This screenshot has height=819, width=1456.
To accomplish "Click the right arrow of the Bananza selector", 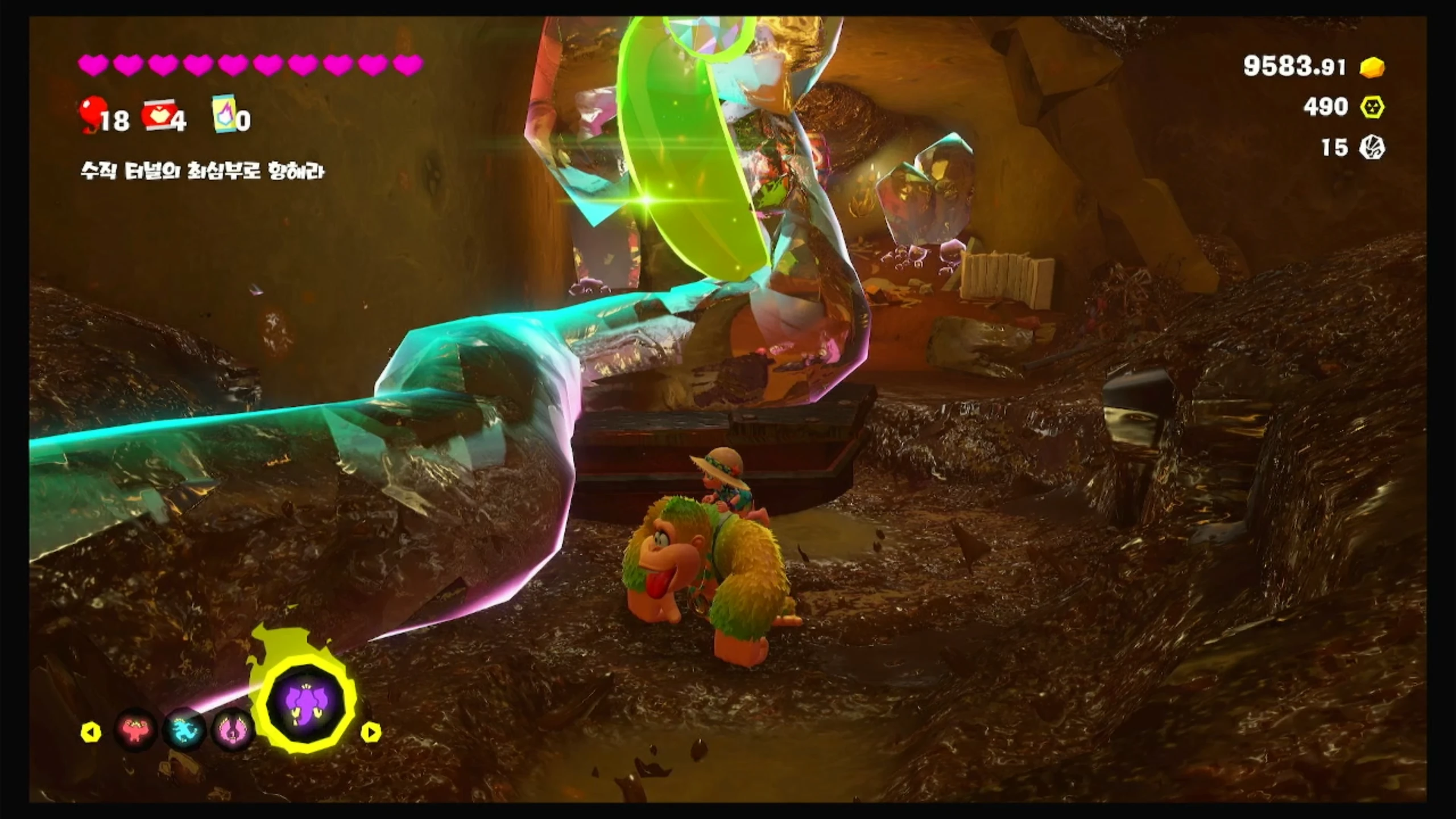I will pyautogui.click(x=371, y=733).
